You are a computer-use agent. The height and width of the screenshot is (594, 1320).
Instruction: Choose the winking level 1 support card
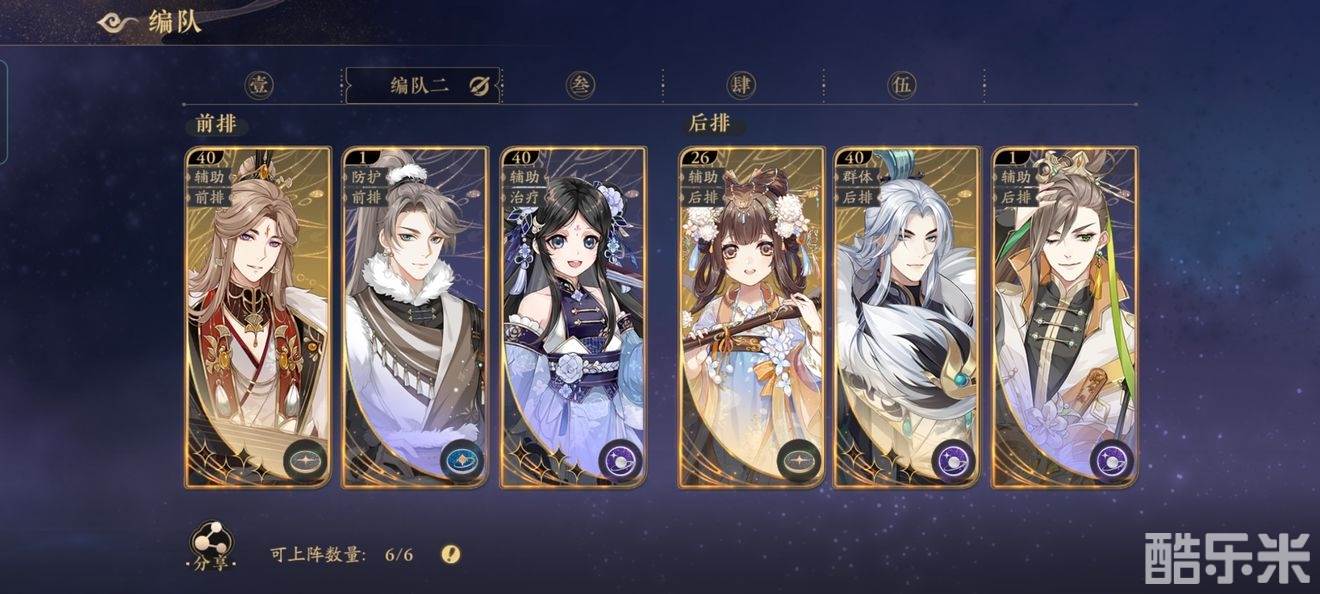[1065, 318]
